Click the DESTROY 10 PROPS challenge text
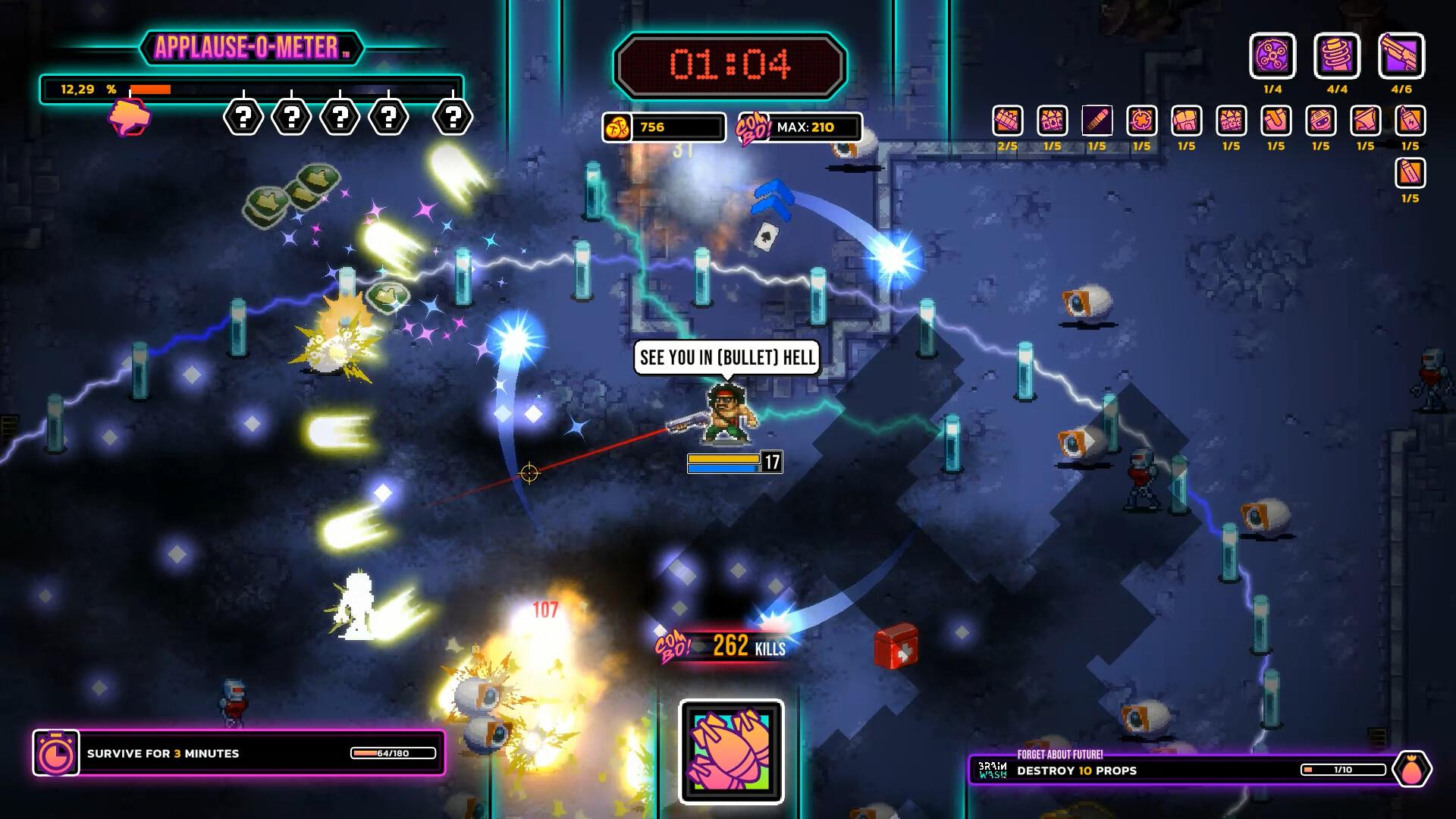Viewport: 1456px width, 819px height. (x=1076, y=770)
